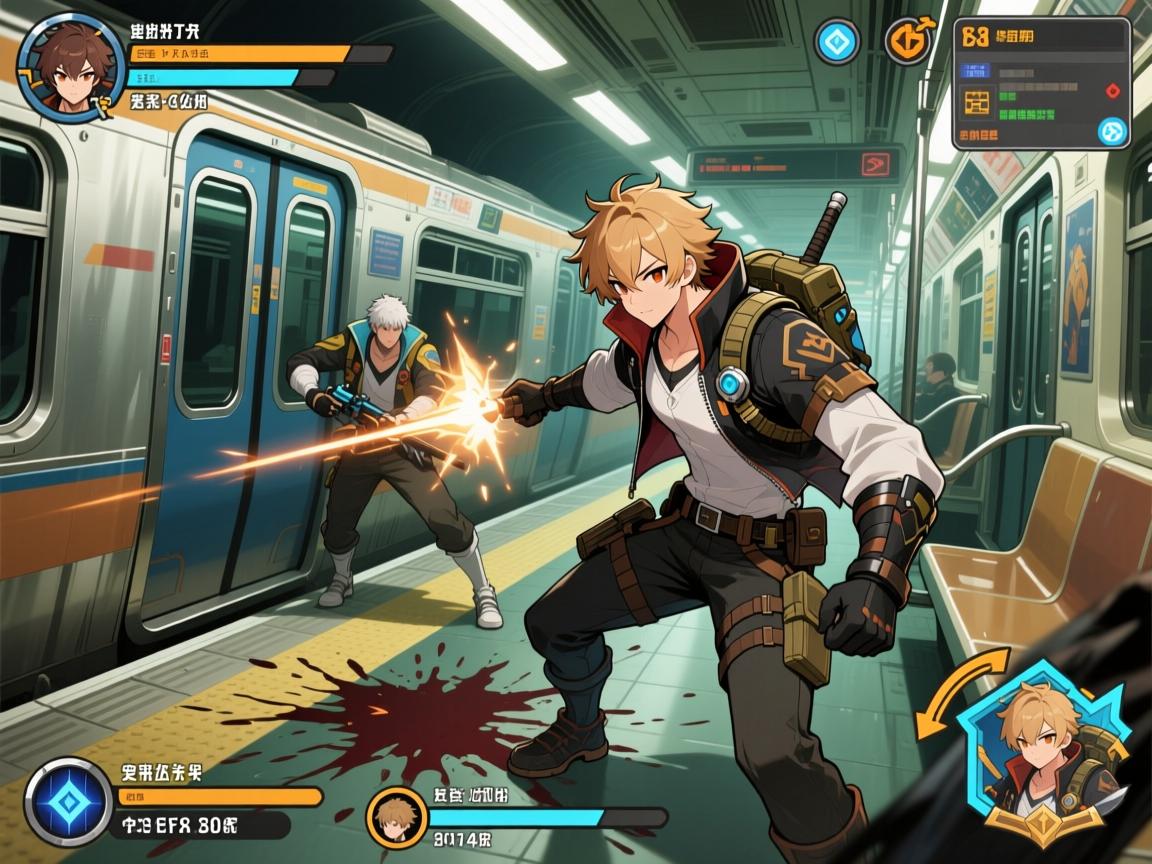Click the blue circular button in the quest panel
Image resolution: width=1152 pixels, height=864 pixels.
[x=1112, y=131]
